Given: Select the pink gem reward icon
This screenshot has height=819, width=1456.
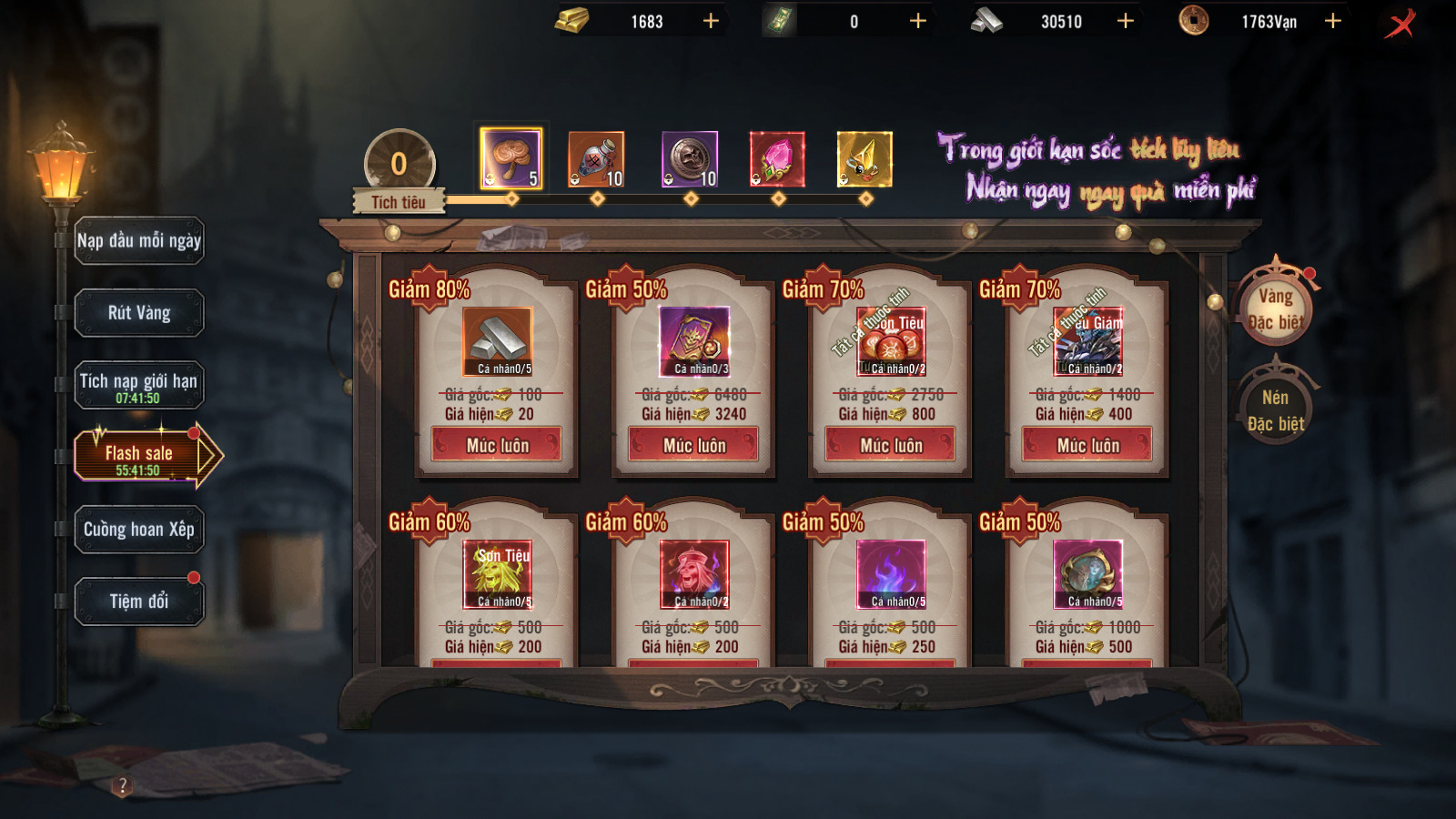Looking at the screenshot, I should pyautogui.click(x=777, y=159).
